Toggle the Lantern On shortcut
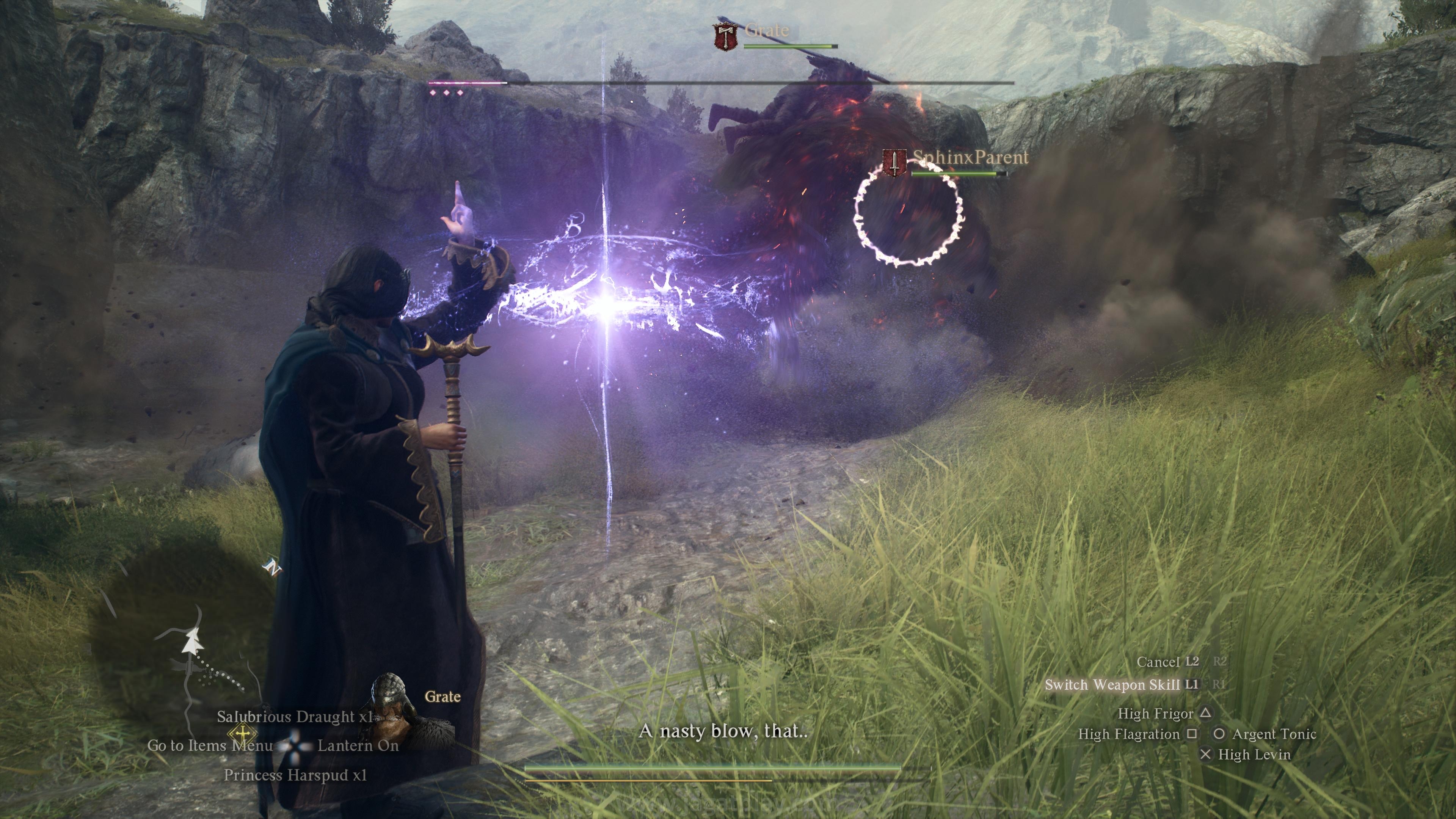This screenshot has width=1456, height=819. pyautogui.click(x=358, y=745)
